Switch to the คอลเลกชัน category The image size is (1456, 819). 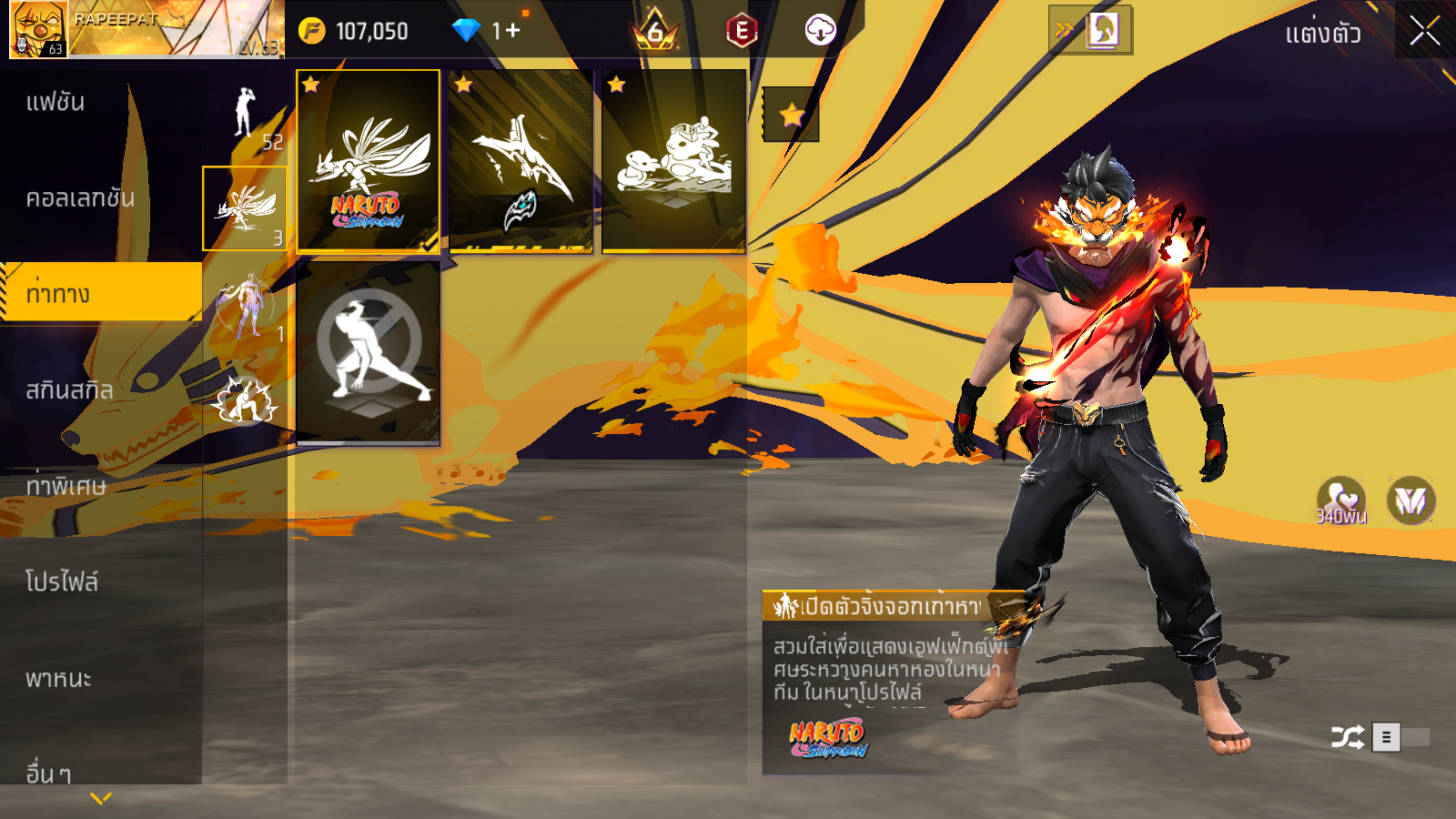(x=80, y=198)
